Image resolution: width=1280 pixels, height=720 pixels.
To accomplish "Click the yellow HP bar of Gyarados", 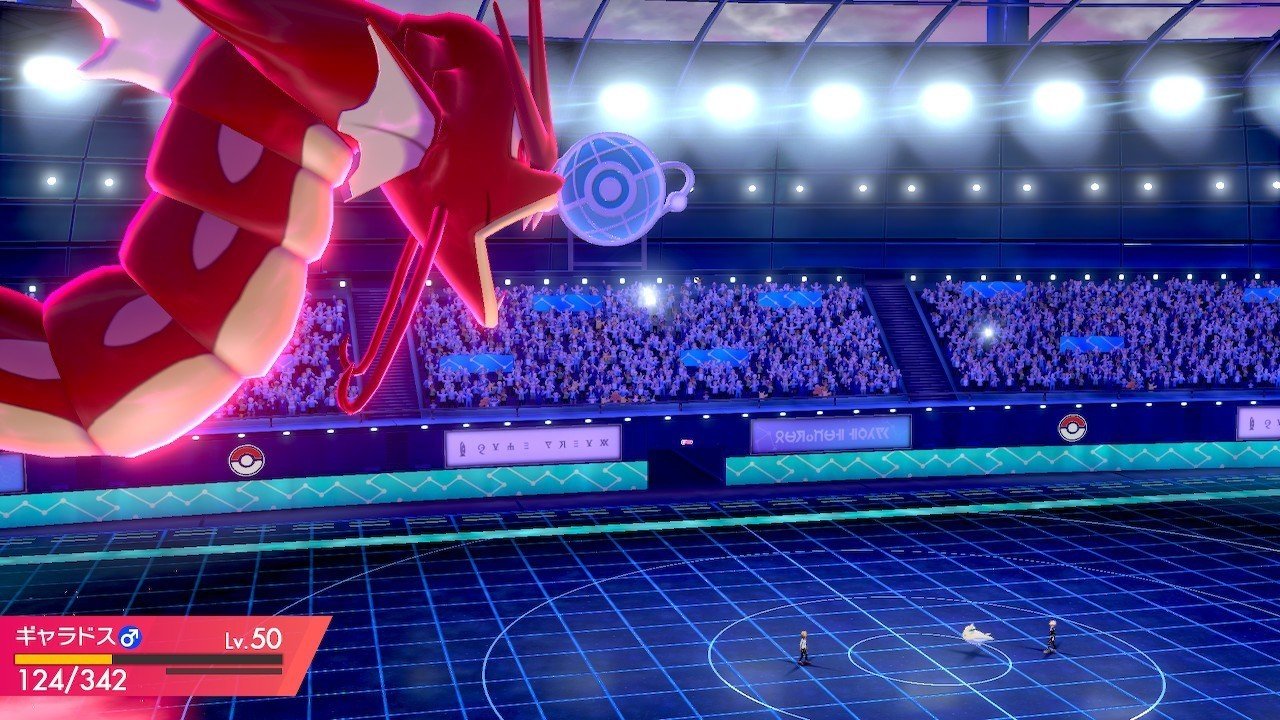I will (63, 659).
